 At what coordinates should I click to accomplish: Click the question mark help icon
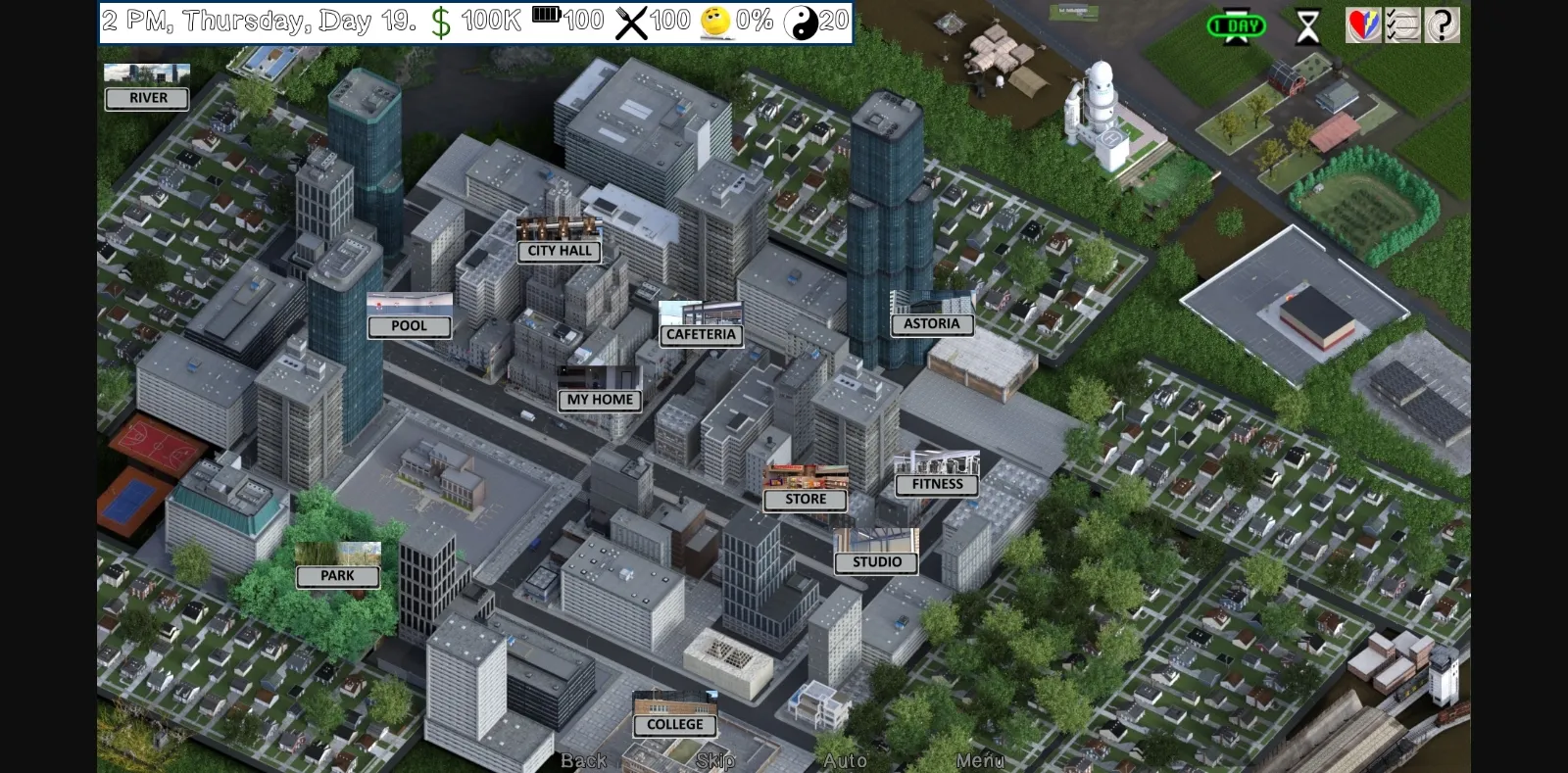pyautogui.click(x=1442, y=24)
